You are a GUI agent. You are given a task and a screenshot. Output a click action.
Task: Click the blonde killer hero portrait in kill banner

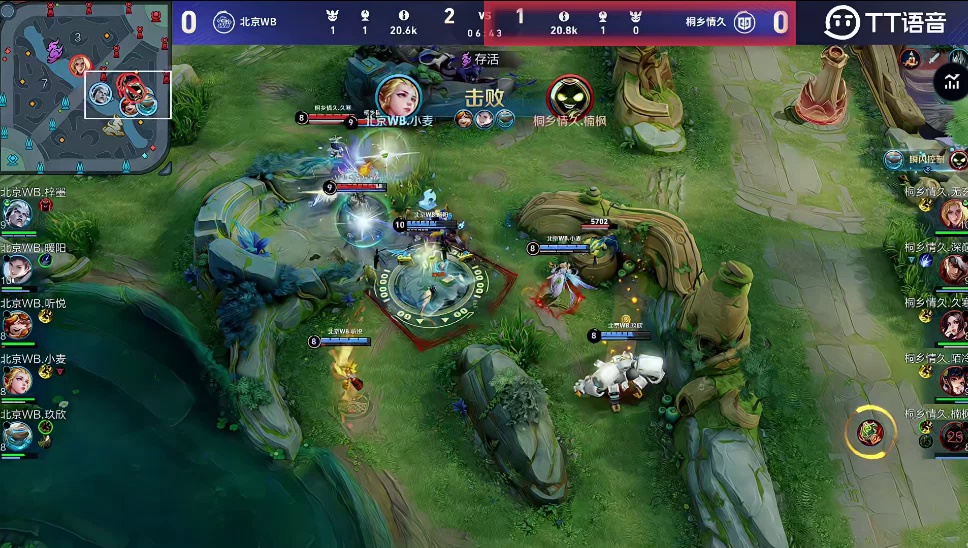[x=398, y=97]
